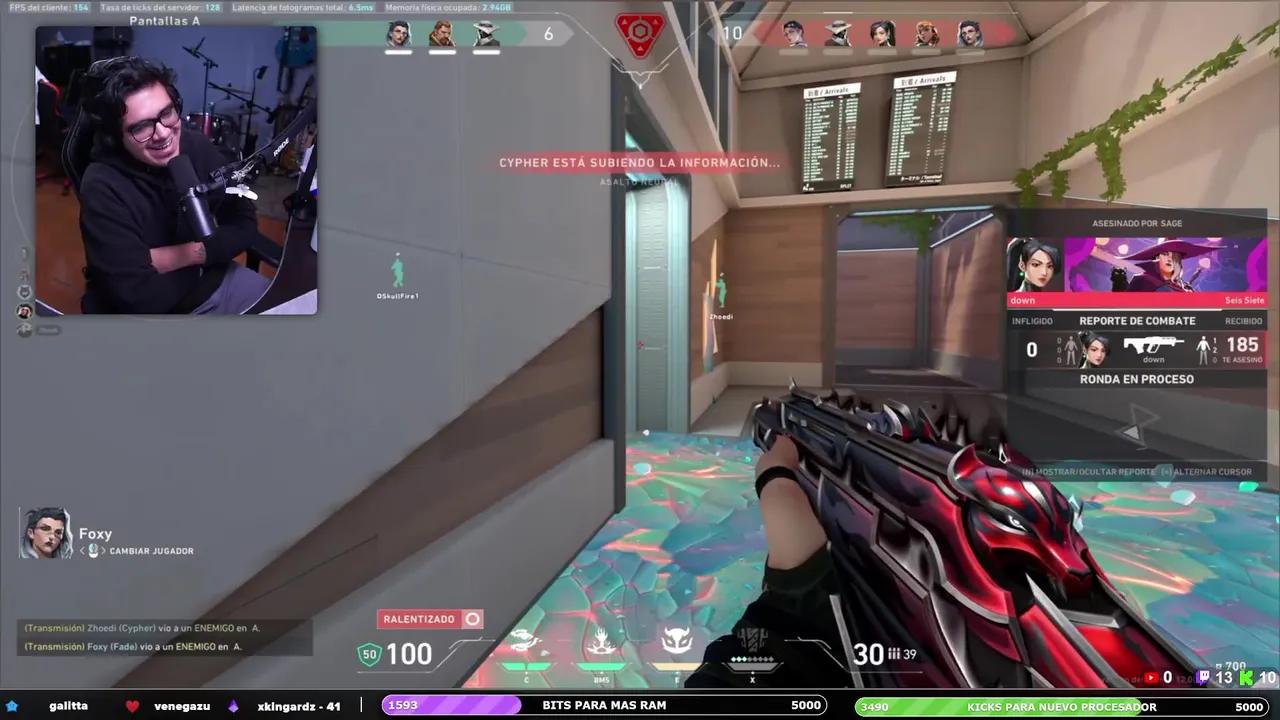
Task: Click the red RALENTIZADO status indicator
Action: 430,619
